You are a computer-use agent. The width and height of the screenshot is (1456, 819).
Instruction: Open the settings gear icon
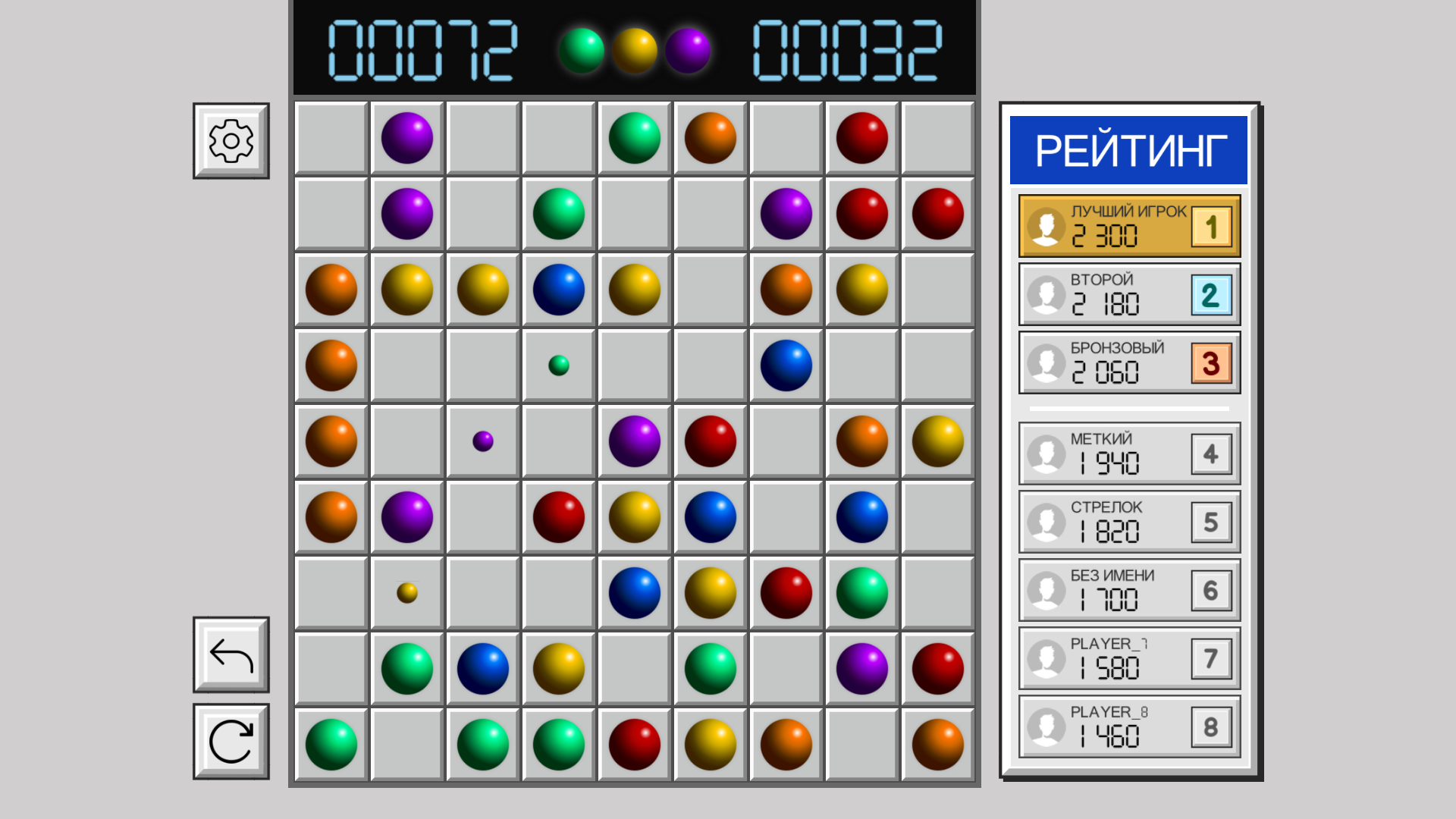point(230,140)
